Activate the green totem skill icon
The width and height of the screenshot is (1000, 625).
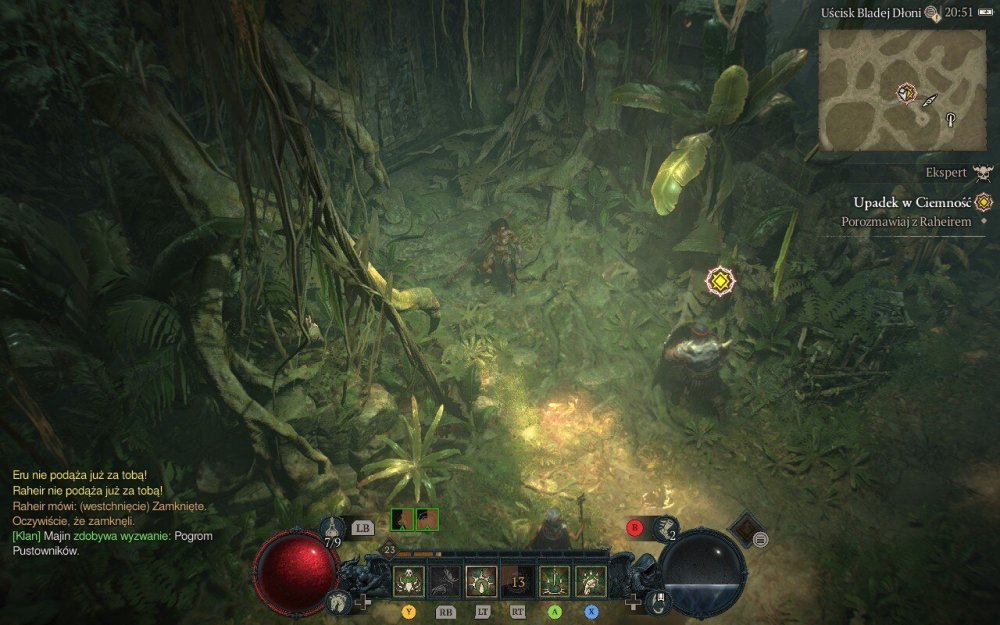[554, 580]
